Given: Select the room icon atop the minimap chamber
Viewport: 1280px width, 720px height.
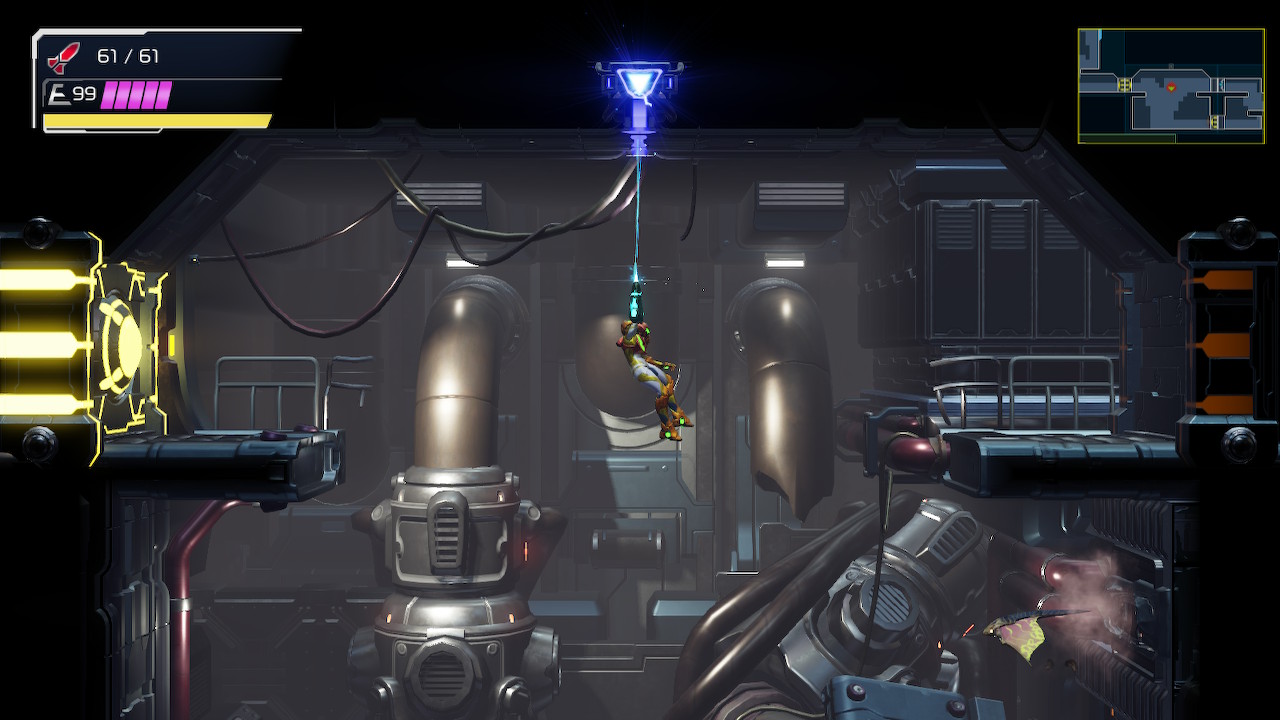Looking at the screenshot, I should point(1170,66).
